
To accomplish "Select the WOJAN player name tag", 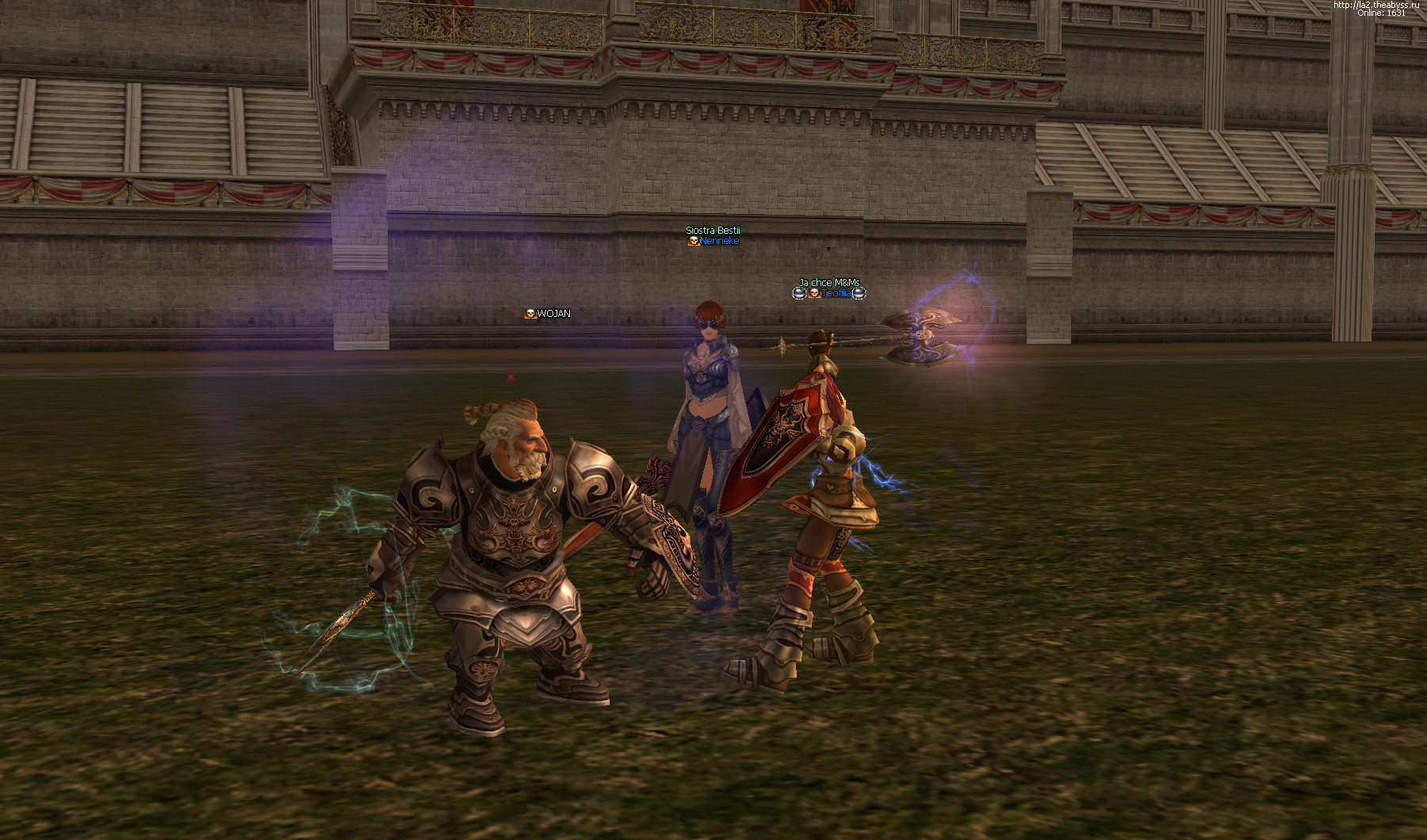I will pyautogui.click(x=553, y=314).
